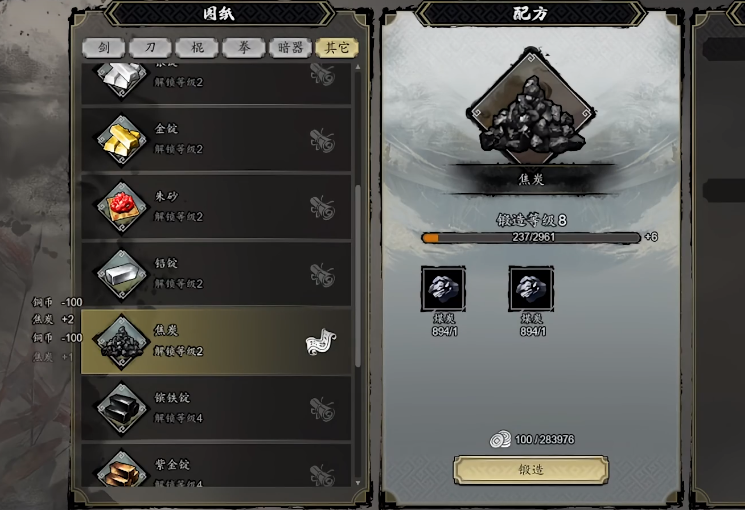The image size is (745, 510).
Task: Click the 锻造 forge button
Action: tap(531, 469)
